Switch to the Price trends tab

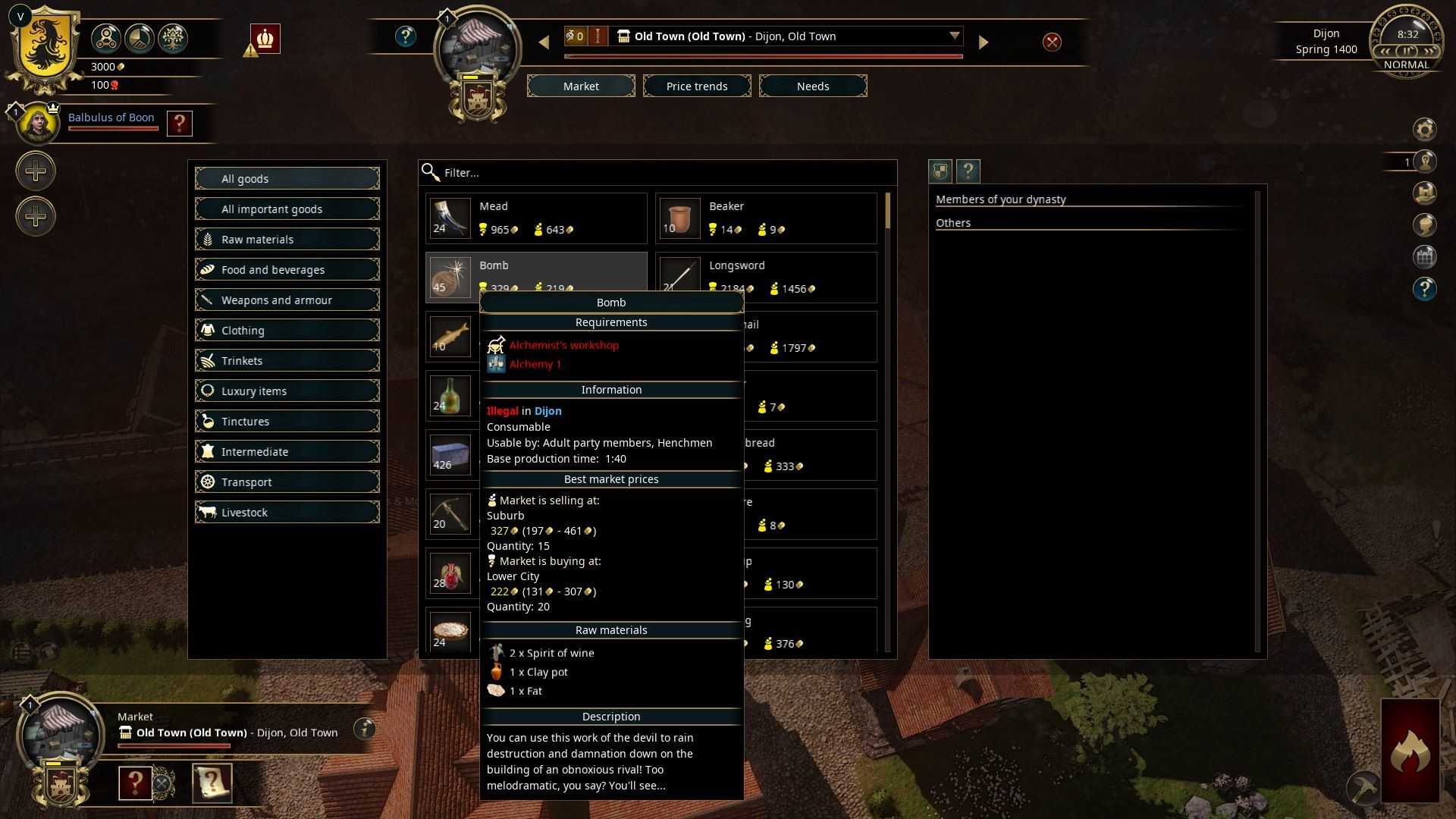click(696, 86)
